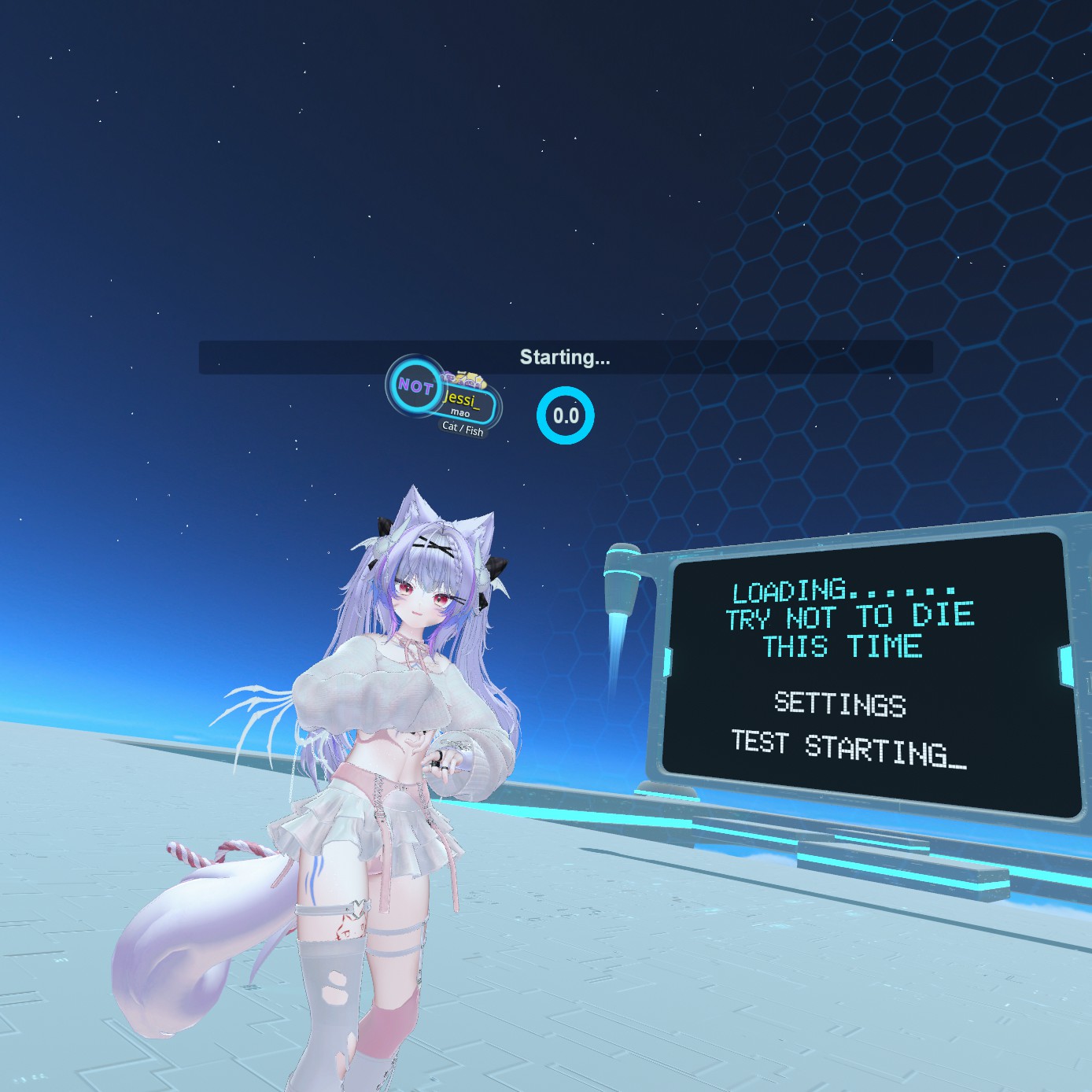The height and width of the screenshot is (1092, 1092).
Task: Open SETTINGS on the loading panel
Action: (x=839, y=703)
